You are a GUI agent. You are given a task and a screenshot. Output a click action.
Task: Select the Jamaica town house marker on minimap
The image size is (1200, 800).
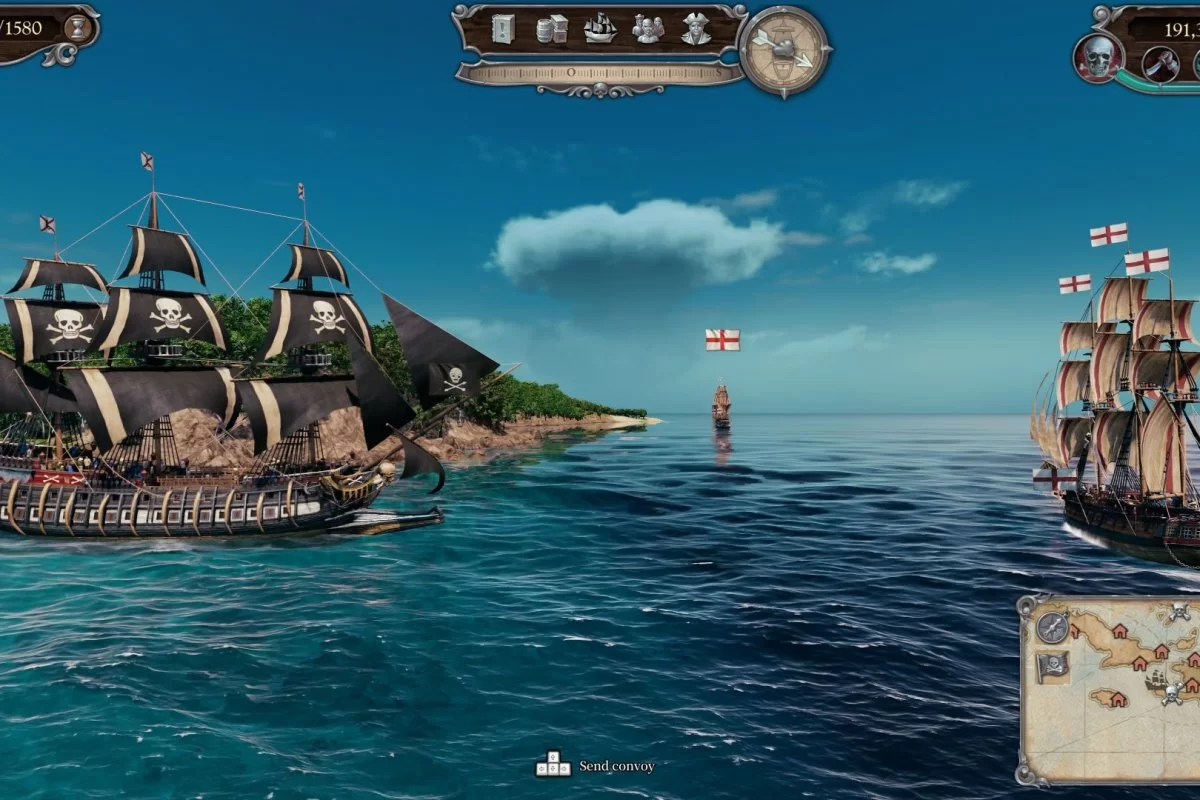[x=1119, y=699]
